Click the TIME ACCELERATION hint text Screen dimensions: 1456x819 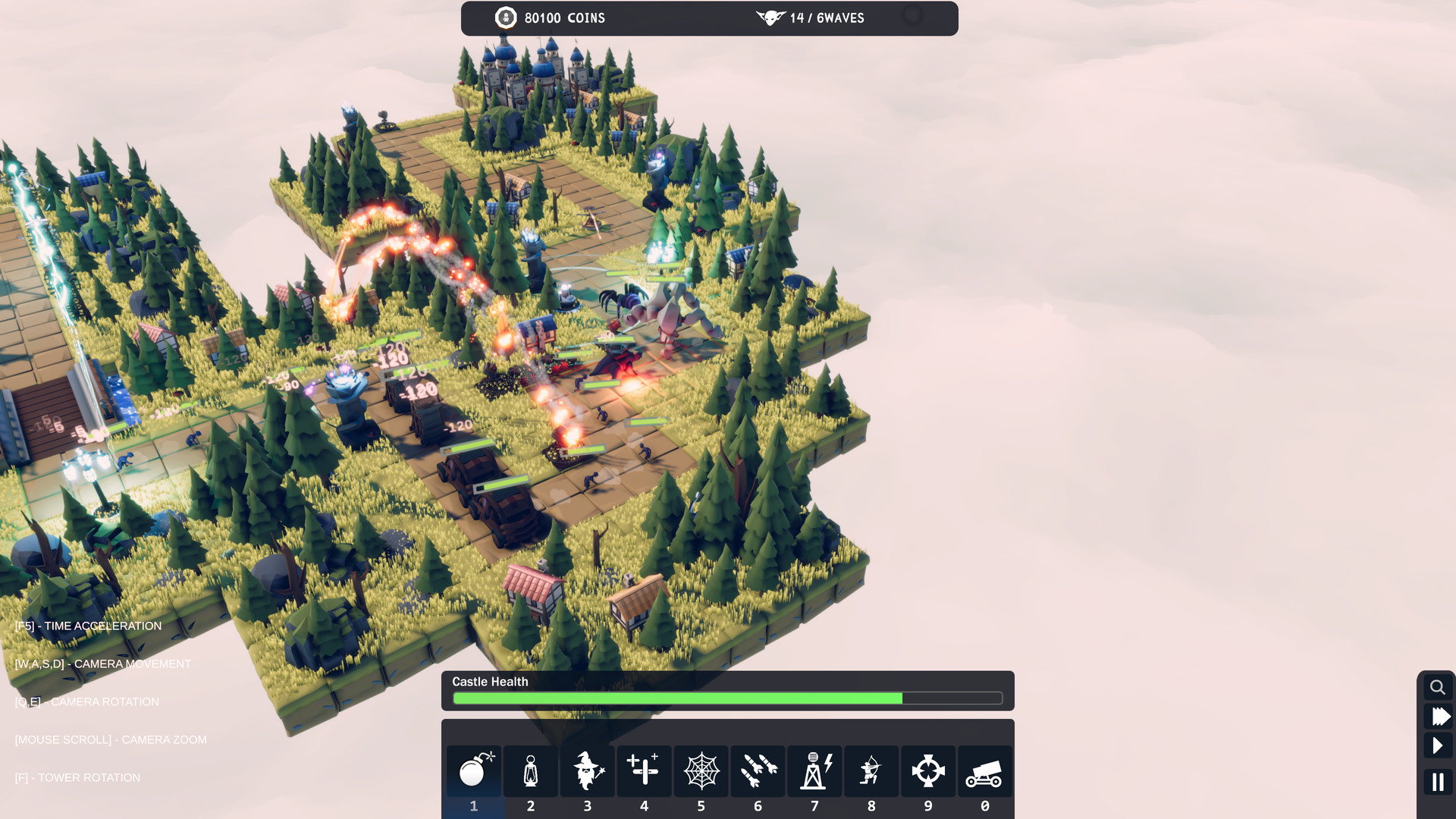point(88,626)
